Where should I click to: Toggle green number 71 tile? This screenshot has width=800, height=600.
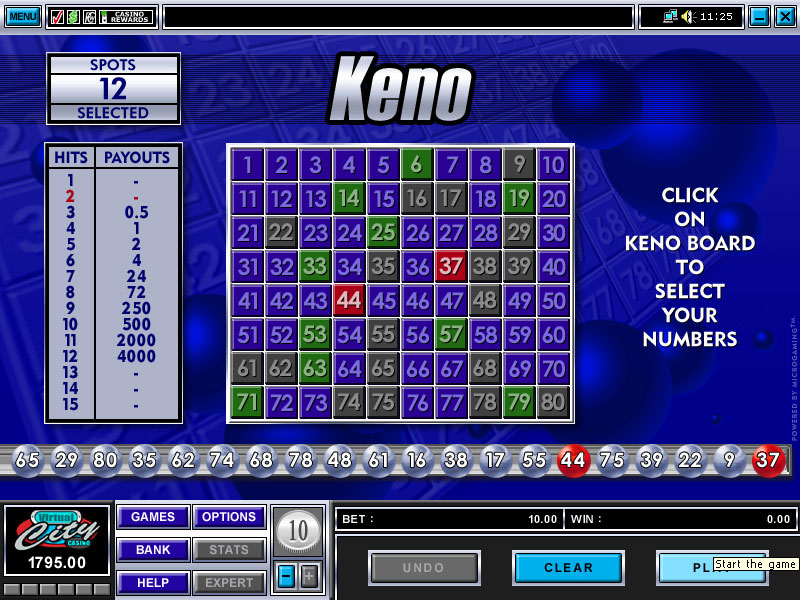(247, 402)
